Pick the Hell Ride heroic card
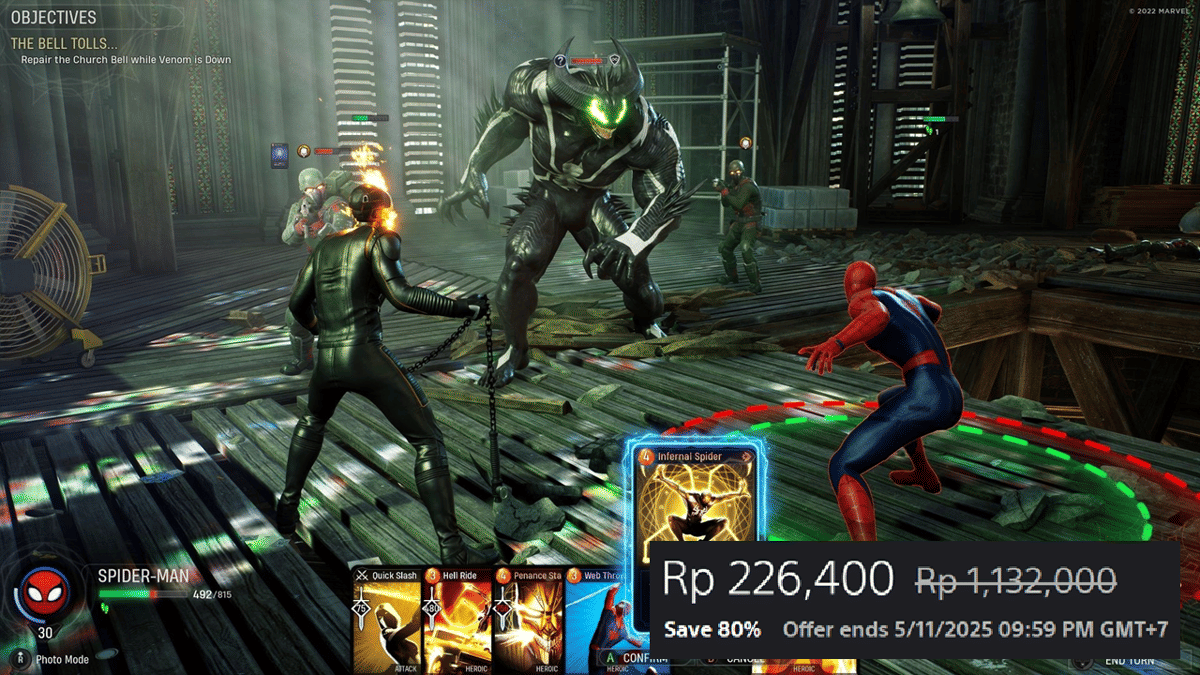The width and height of the screenshot is (1200, 675). pyautogui.click(x=457, y=620)
